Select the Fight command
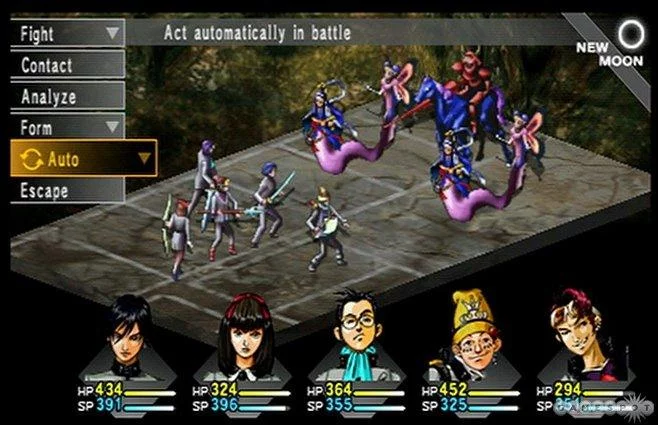 tap(66, 33)
